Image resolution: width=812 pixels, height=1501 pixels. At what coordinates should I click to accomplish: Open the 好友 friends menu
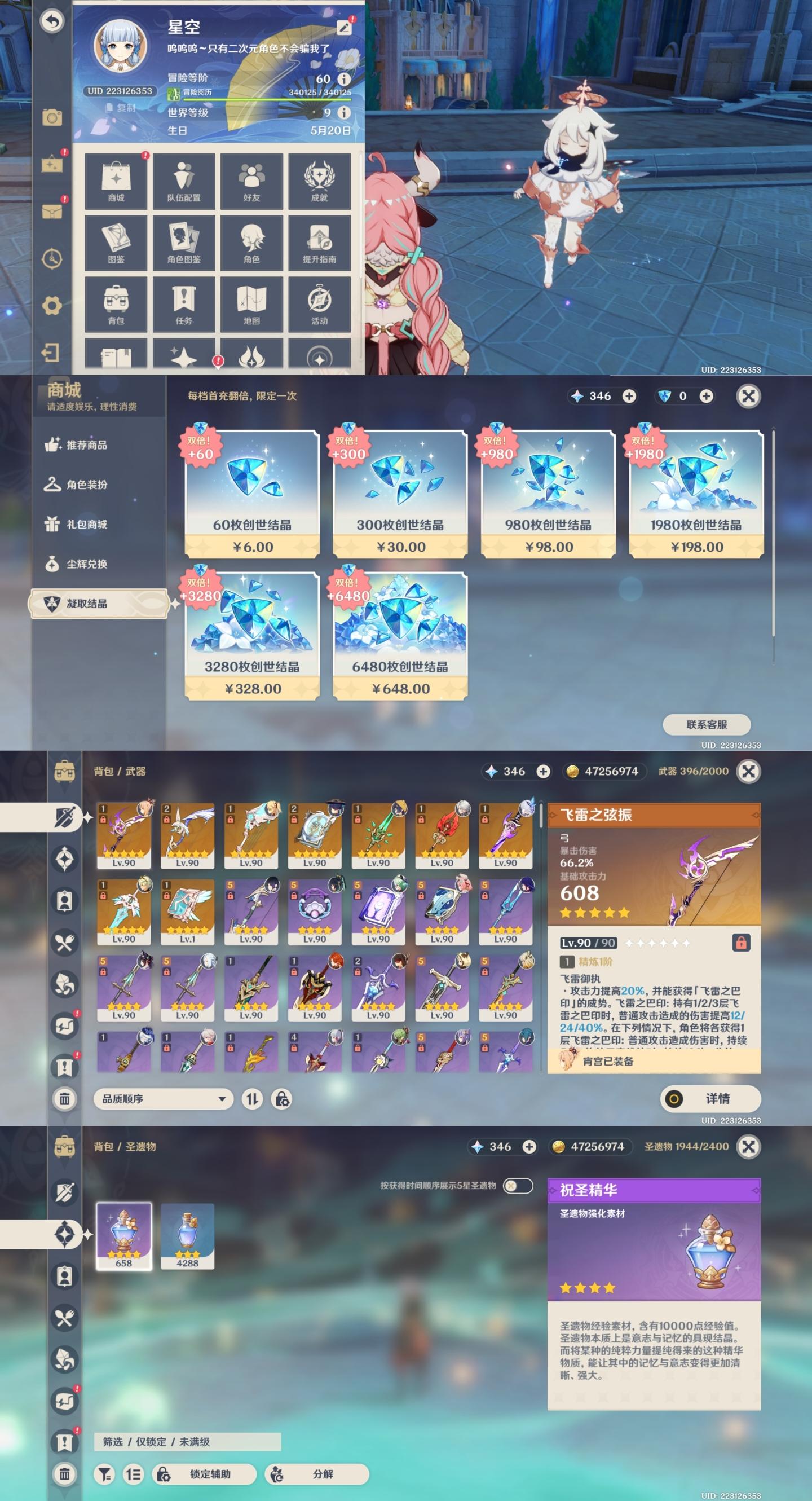[251, 181]
